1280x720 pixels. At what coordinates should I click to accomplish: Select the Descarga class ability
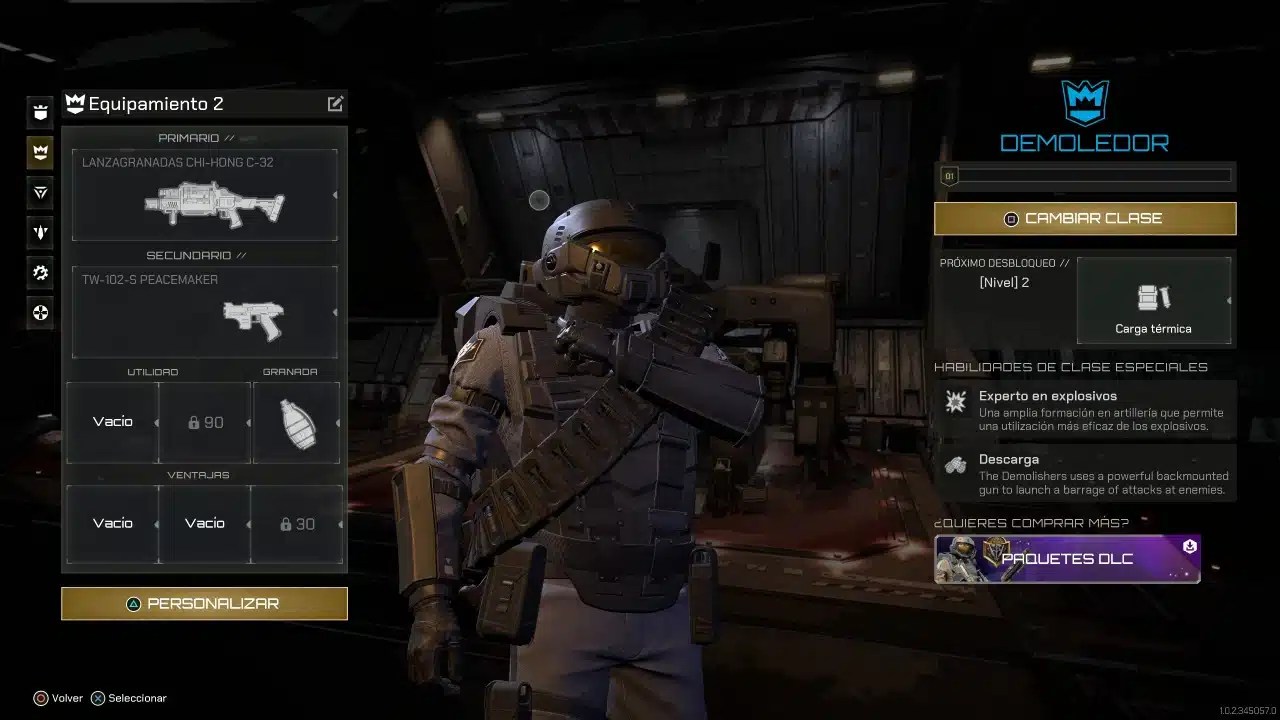pyautogui.click(x=1085, y=474)
